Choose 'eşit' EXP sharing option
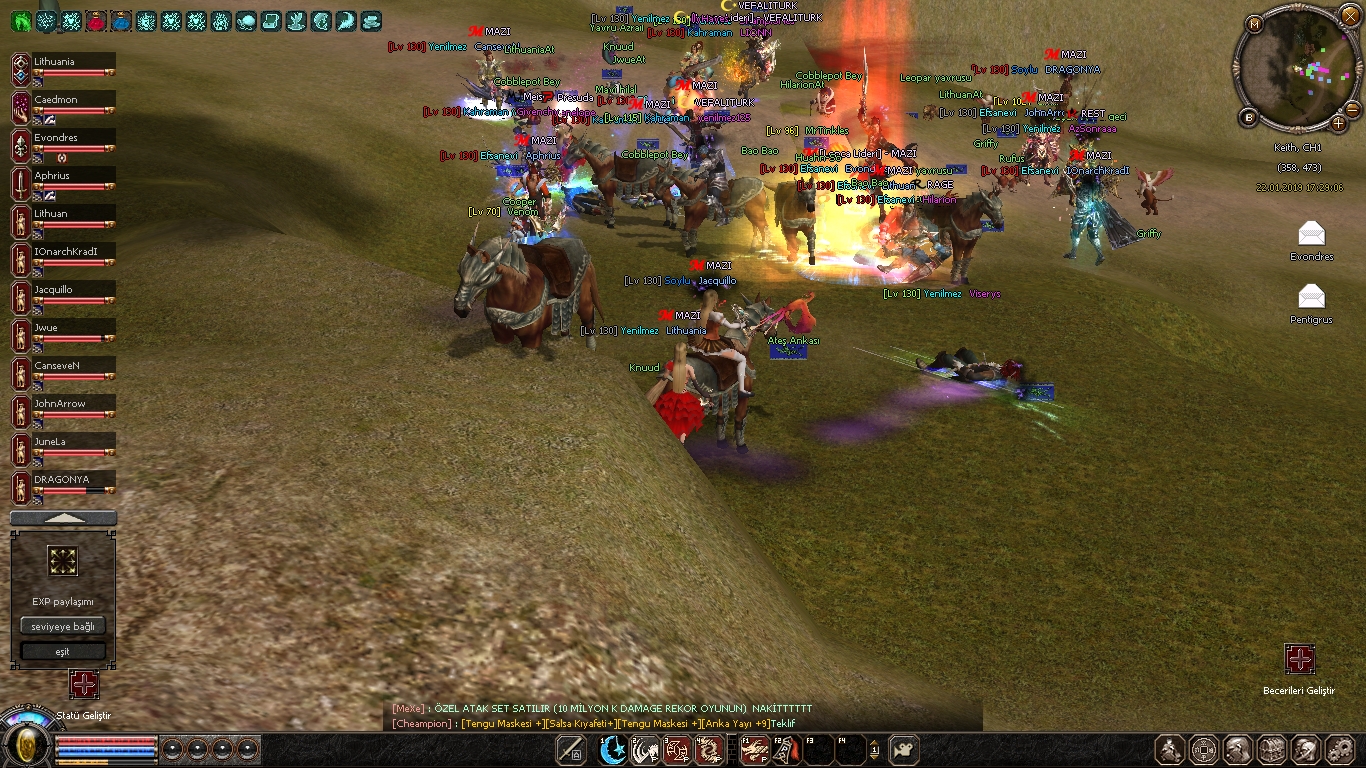The height and width of the screenshot is (768, 1366). (x=63, y=651)
